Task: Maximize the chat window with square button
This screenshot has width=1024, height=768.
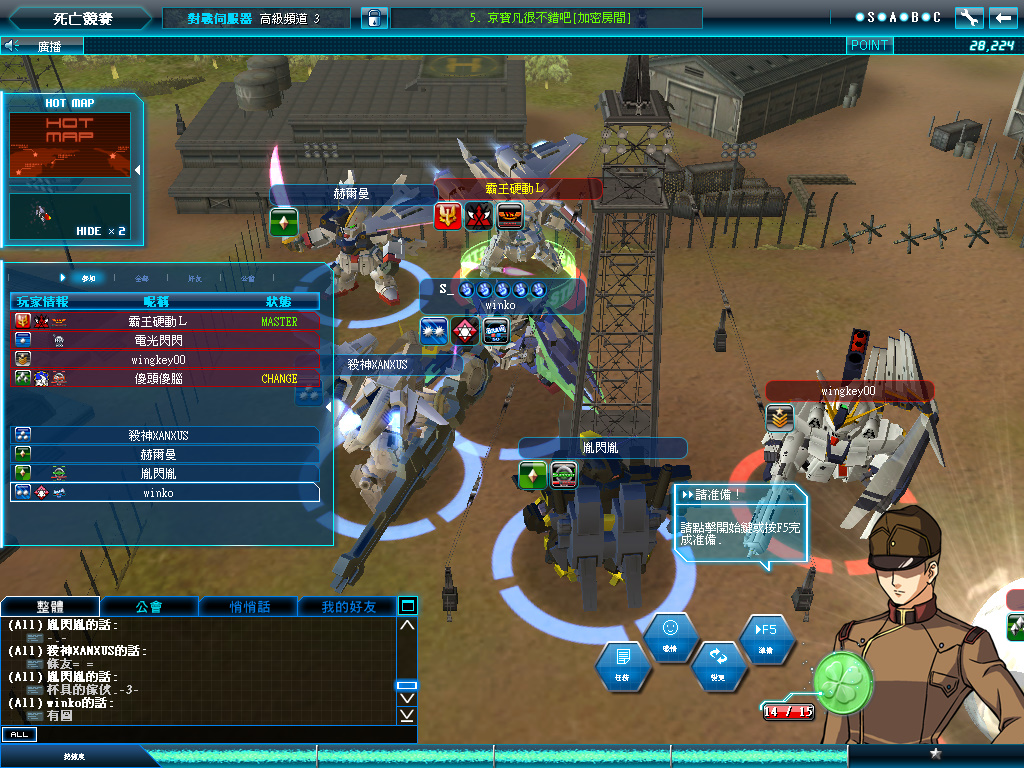Action: [x=407, y=605]
